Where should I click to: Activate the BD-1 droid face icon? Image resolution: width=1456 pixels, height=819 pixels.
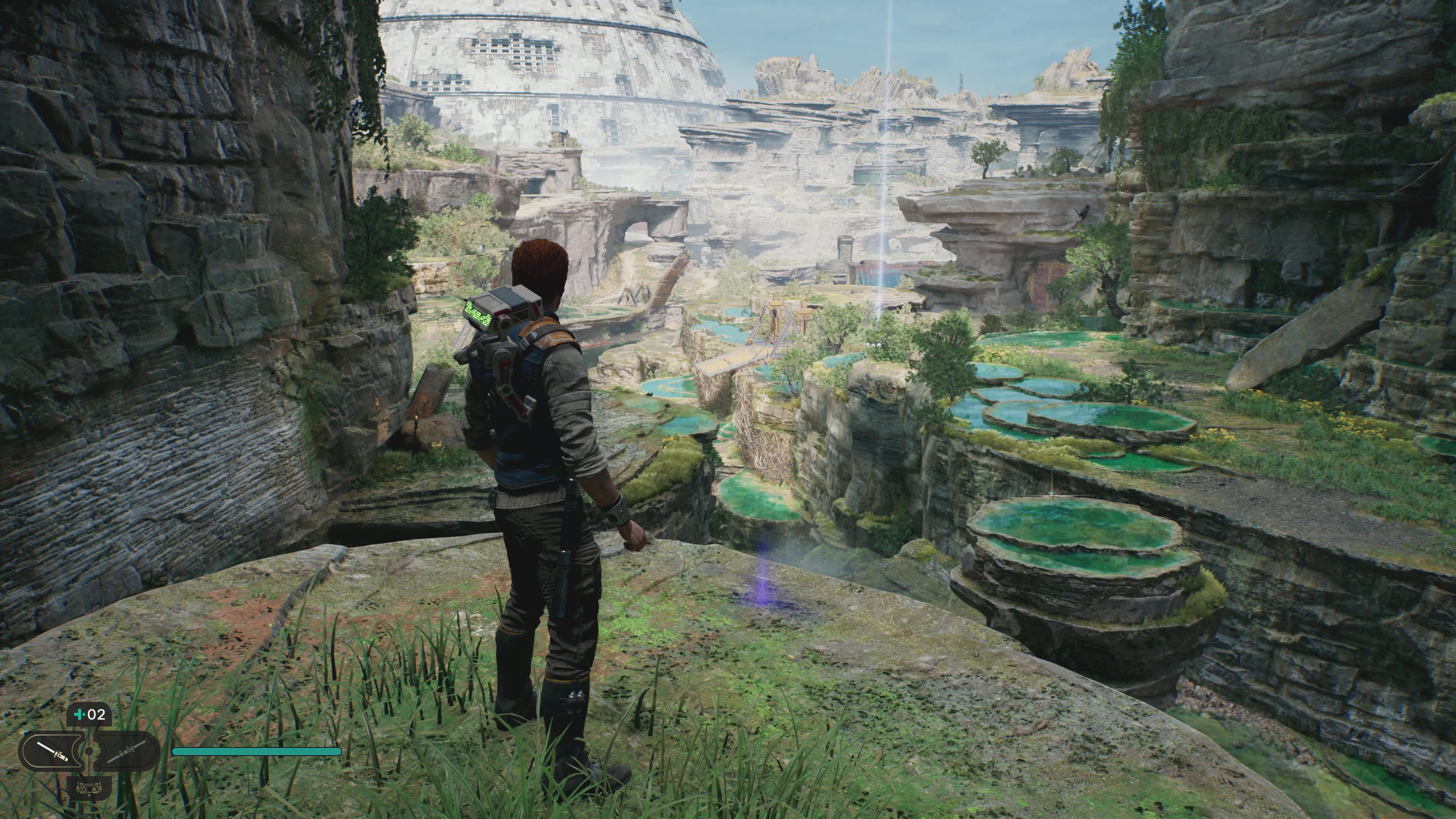89,786
